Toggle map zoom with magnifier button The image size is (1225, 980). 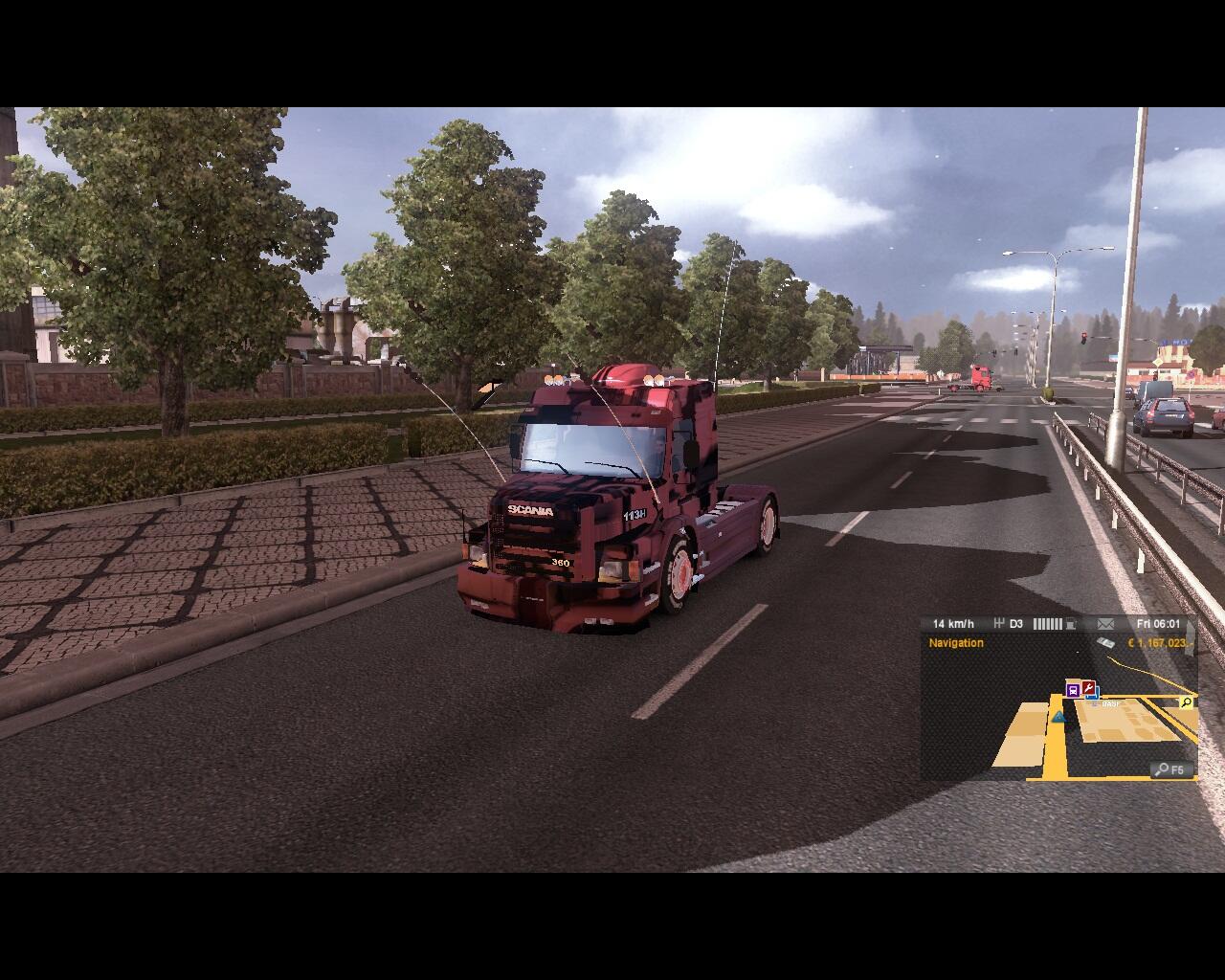[x=1171, y=769]
